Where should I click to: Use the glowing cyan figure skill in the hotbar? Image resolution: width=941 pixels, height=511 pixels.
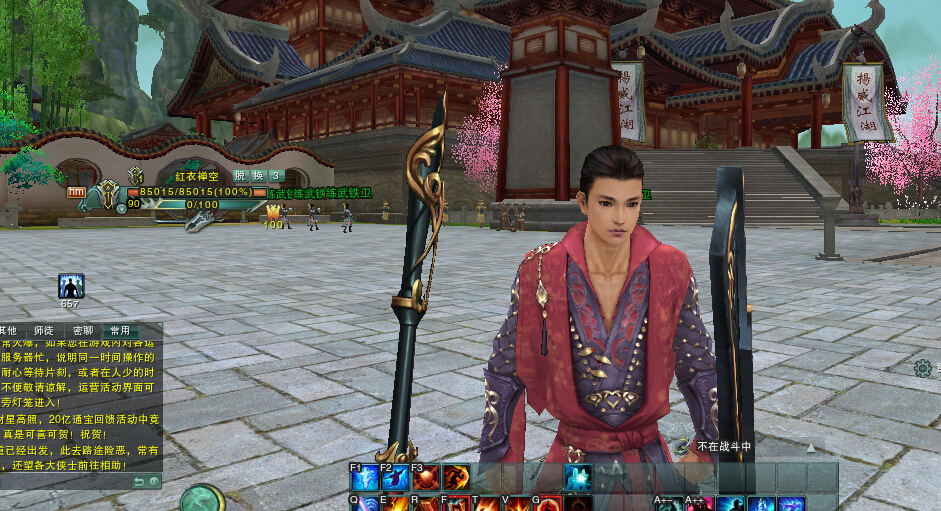click(x=578, y=478)
